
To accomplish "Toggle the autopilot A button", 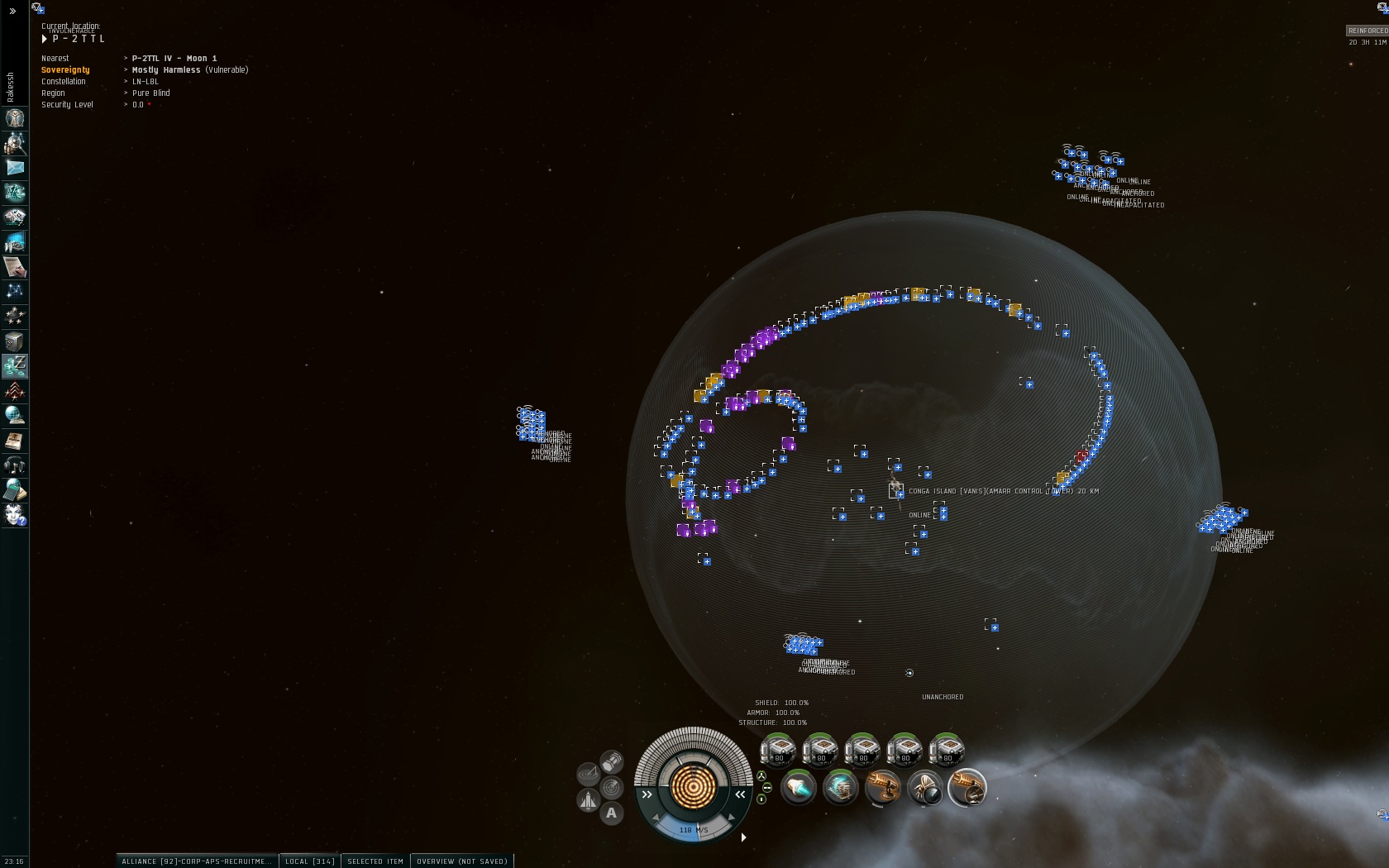I will click(611, 813).
